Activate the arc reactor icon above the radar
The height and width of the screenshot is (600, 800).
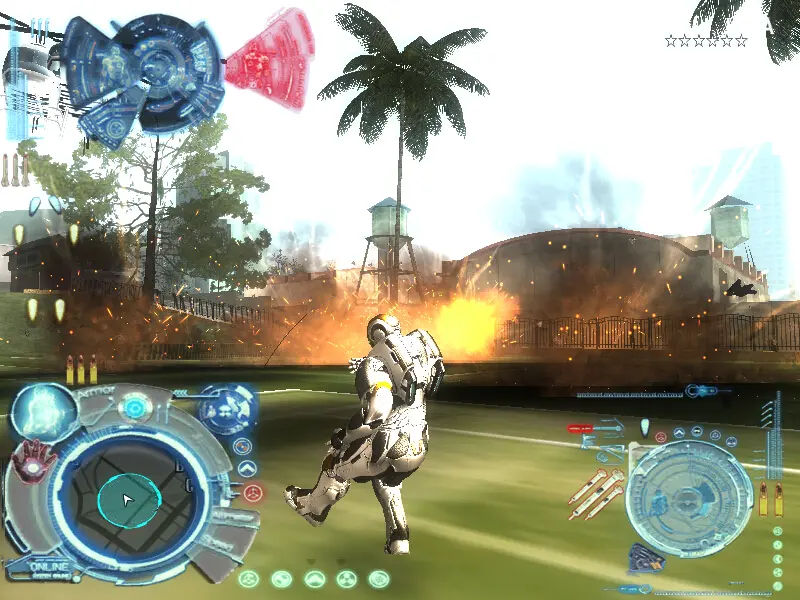133,408
